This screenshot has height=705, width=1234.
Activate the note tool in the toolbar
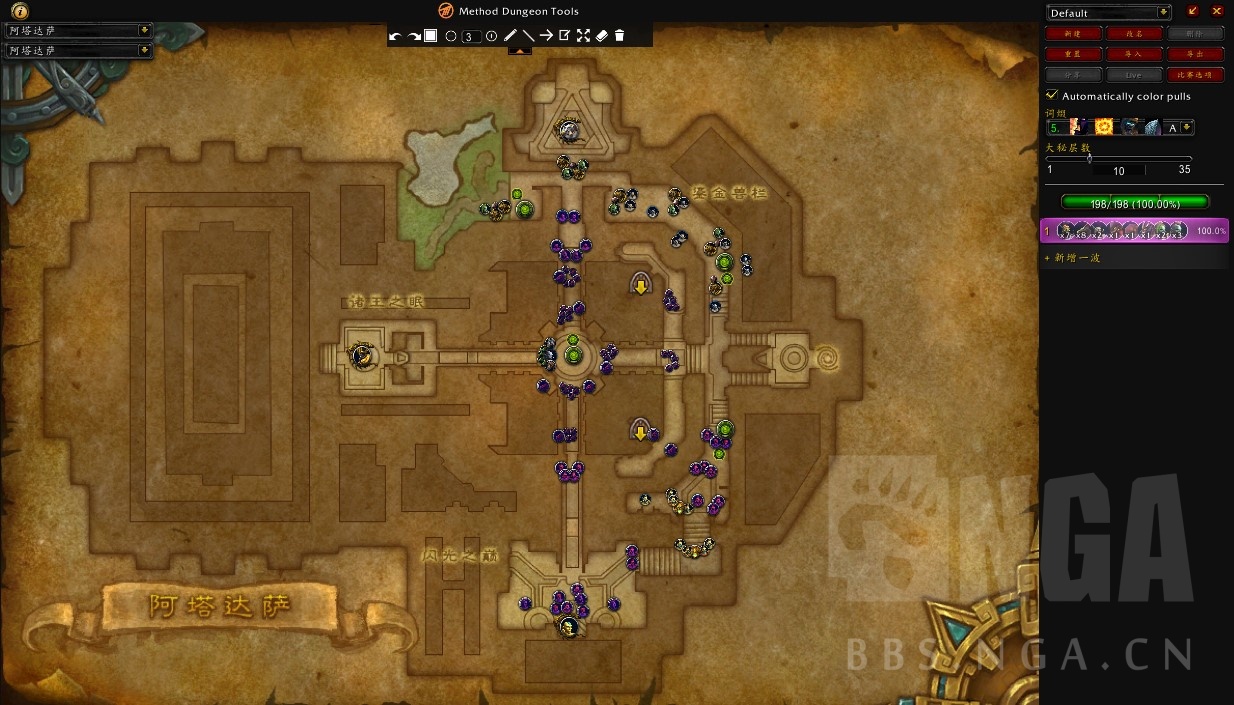(x=564, y=36)
